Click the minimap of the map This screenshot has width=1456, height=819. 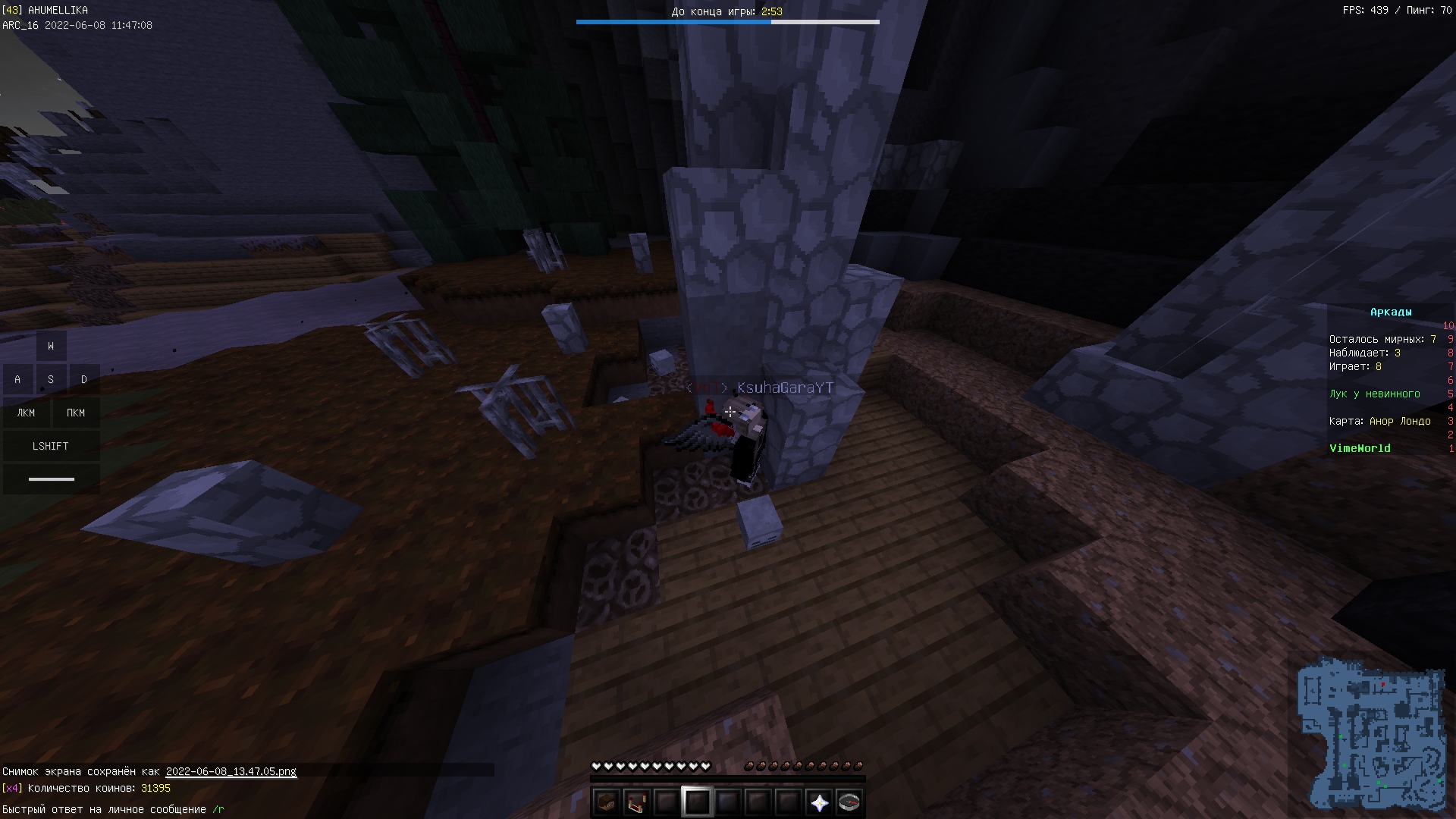pos(1370,733)
